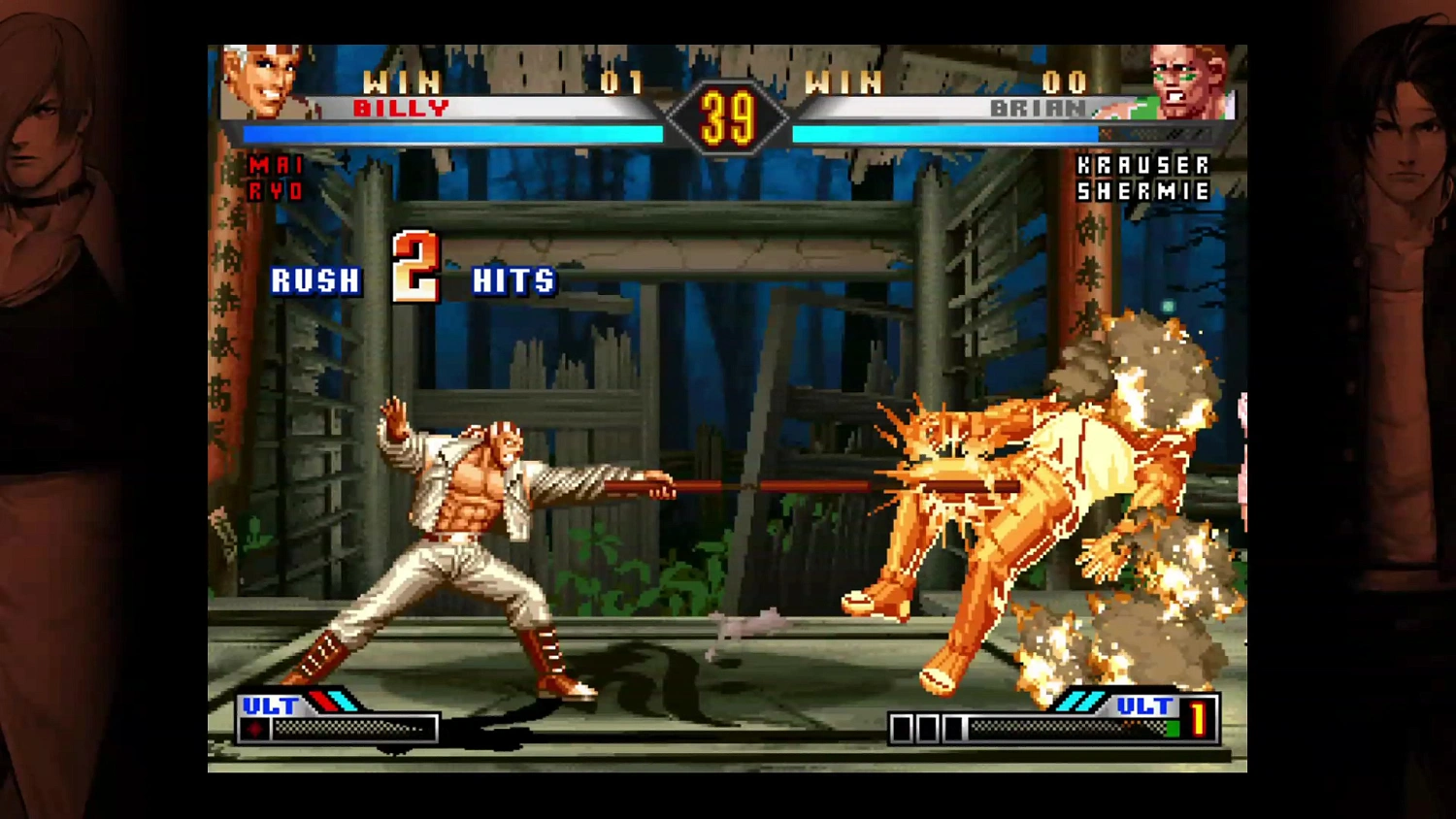Click the HITS combo text
The height and width of the screenshot is (819, 1456).
pyautogui.click(x=513, y=281)
